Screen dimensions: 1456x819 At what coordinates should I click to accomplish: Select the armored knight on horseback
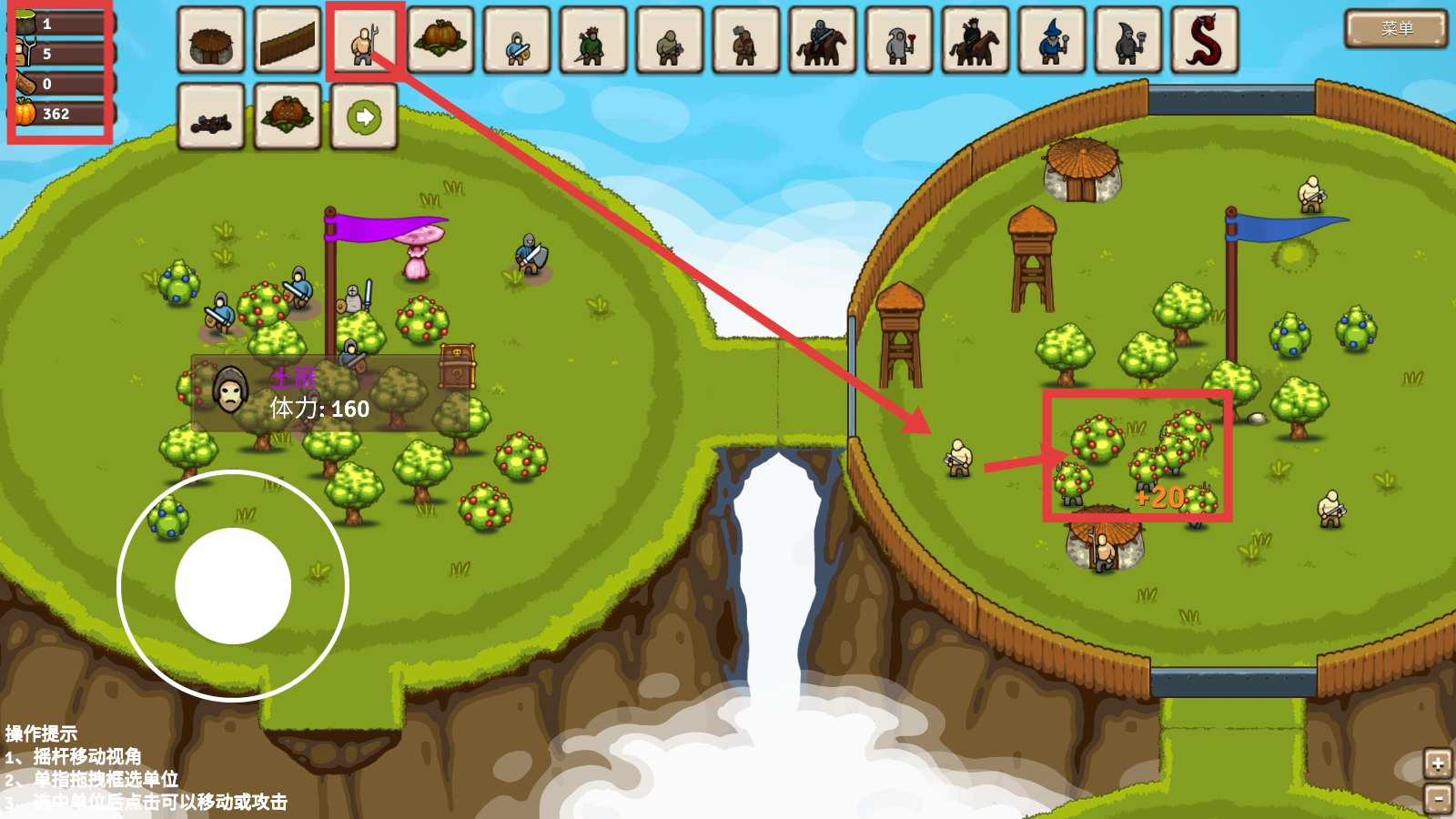(x=823, y=41)
